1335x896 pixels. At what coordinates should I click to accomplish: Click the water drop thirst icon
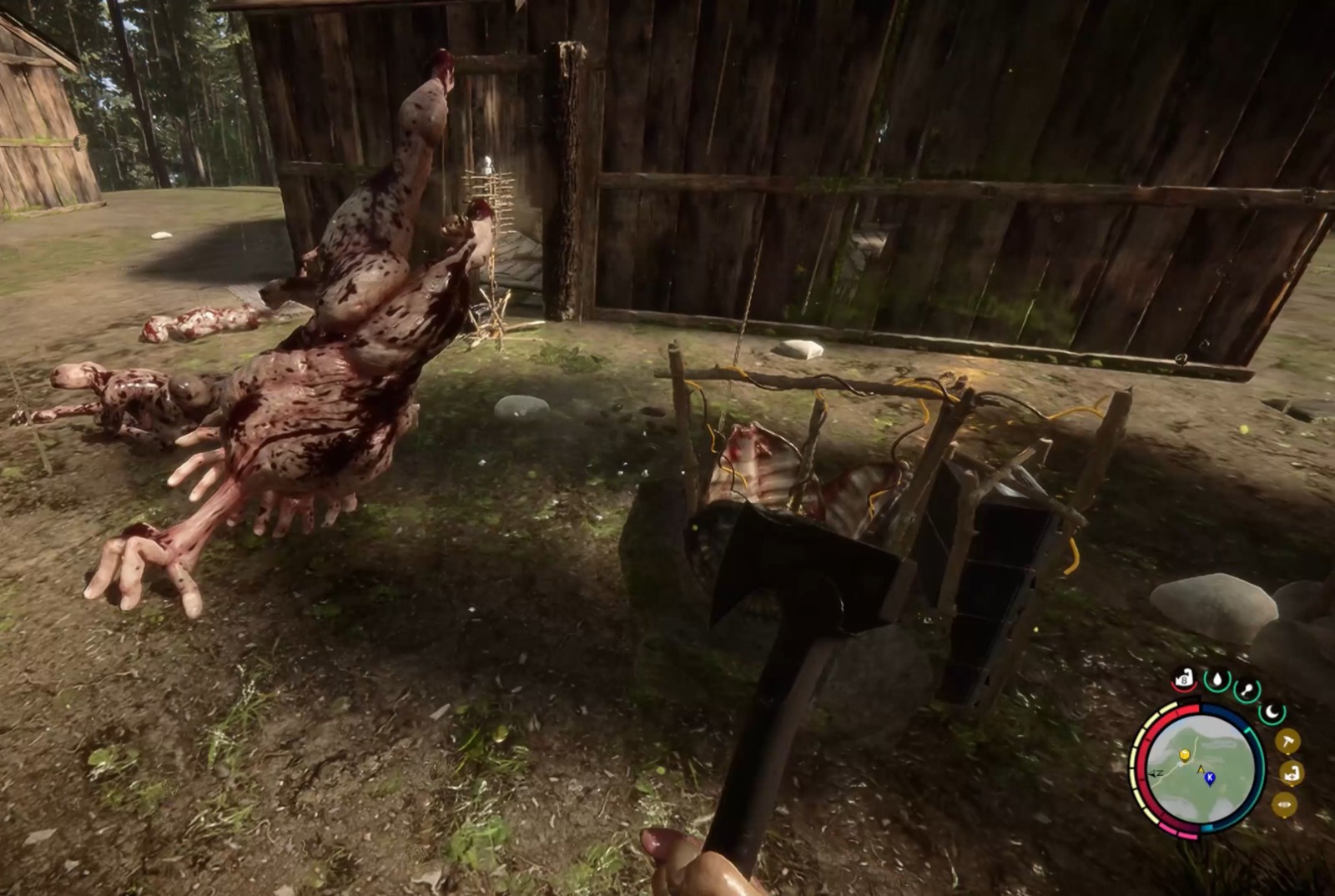tap(1217, 680)
